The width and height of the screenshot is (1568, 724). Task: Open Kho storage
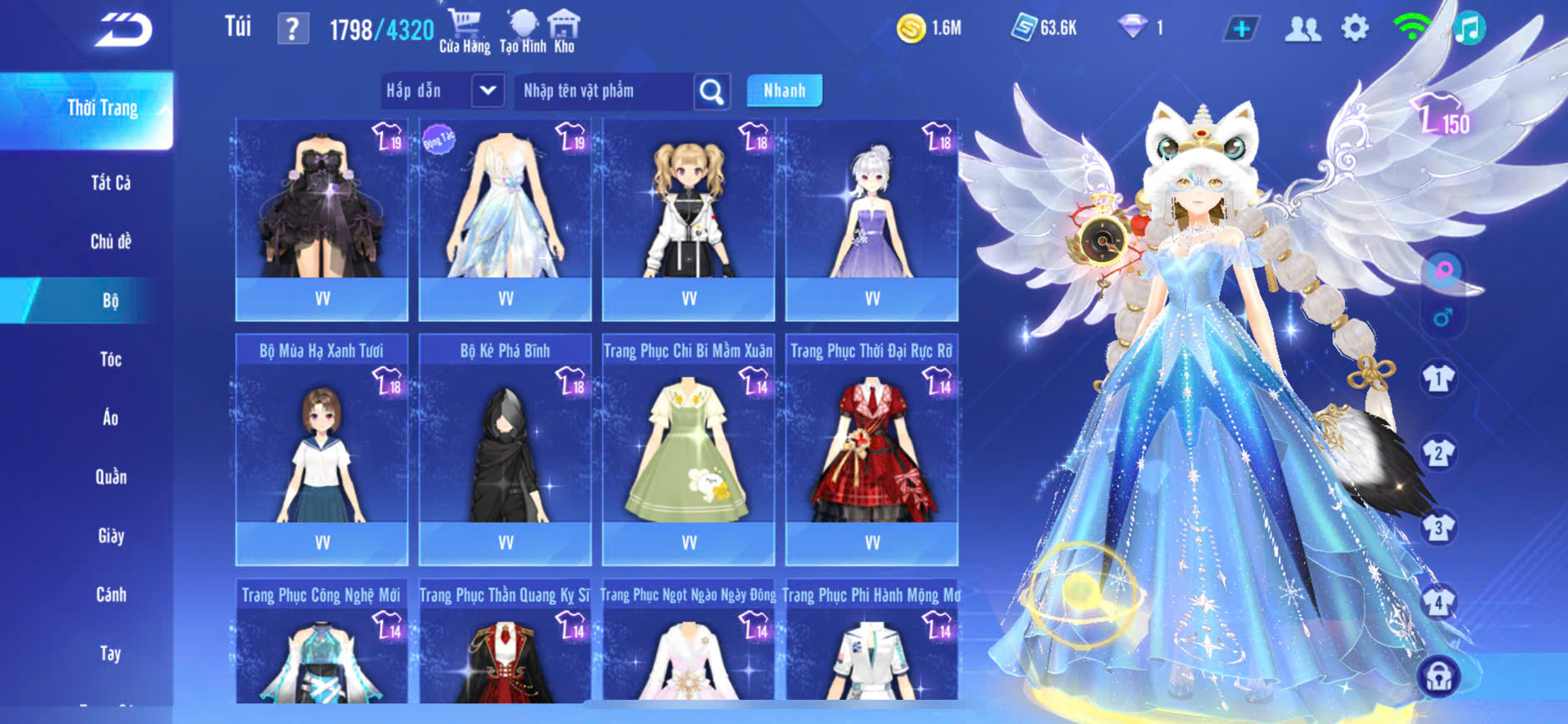coord(564,31)
